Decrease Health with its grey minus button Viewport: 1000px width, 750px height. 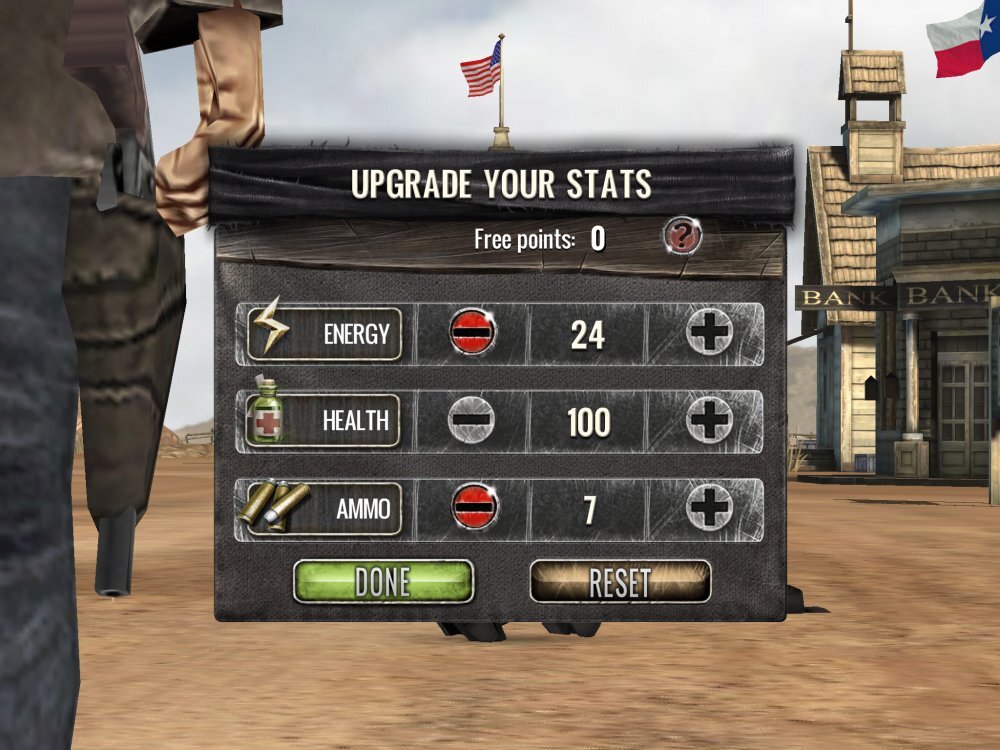(473, 421)
